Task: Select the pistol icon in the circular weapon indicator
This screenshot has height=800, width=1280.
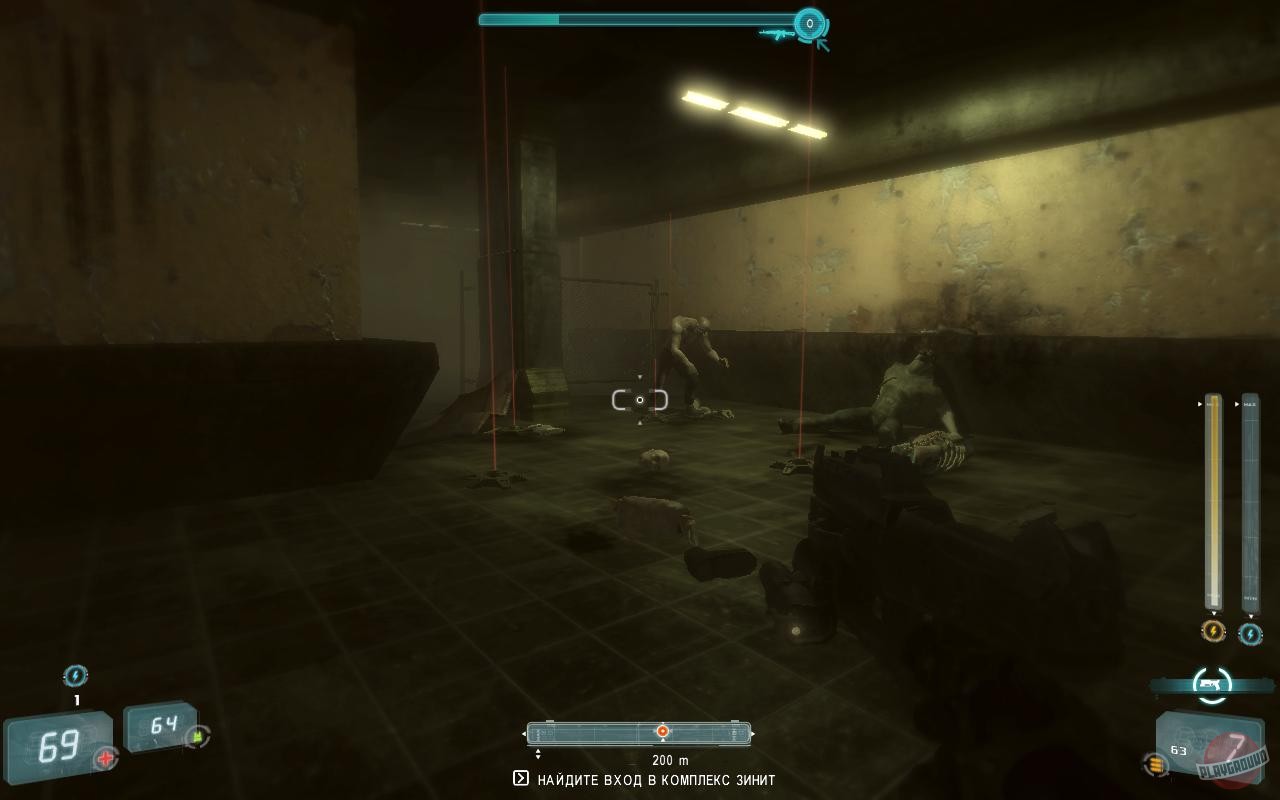Action: (x=1210, y=686)
